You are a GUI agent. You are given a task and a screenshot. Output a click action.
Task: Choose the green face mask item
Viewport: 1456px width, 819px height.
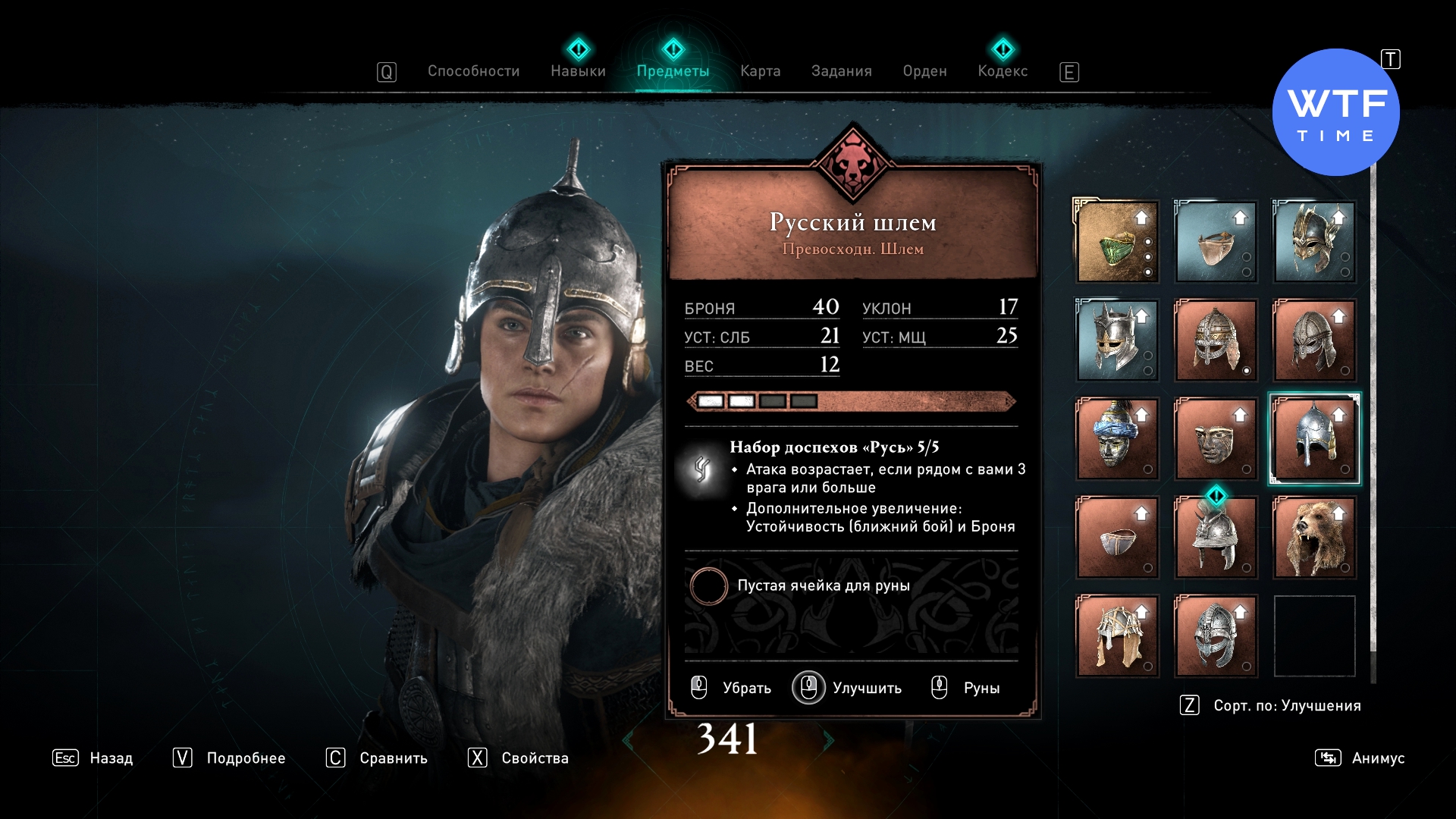click(x=1117, y=242)
